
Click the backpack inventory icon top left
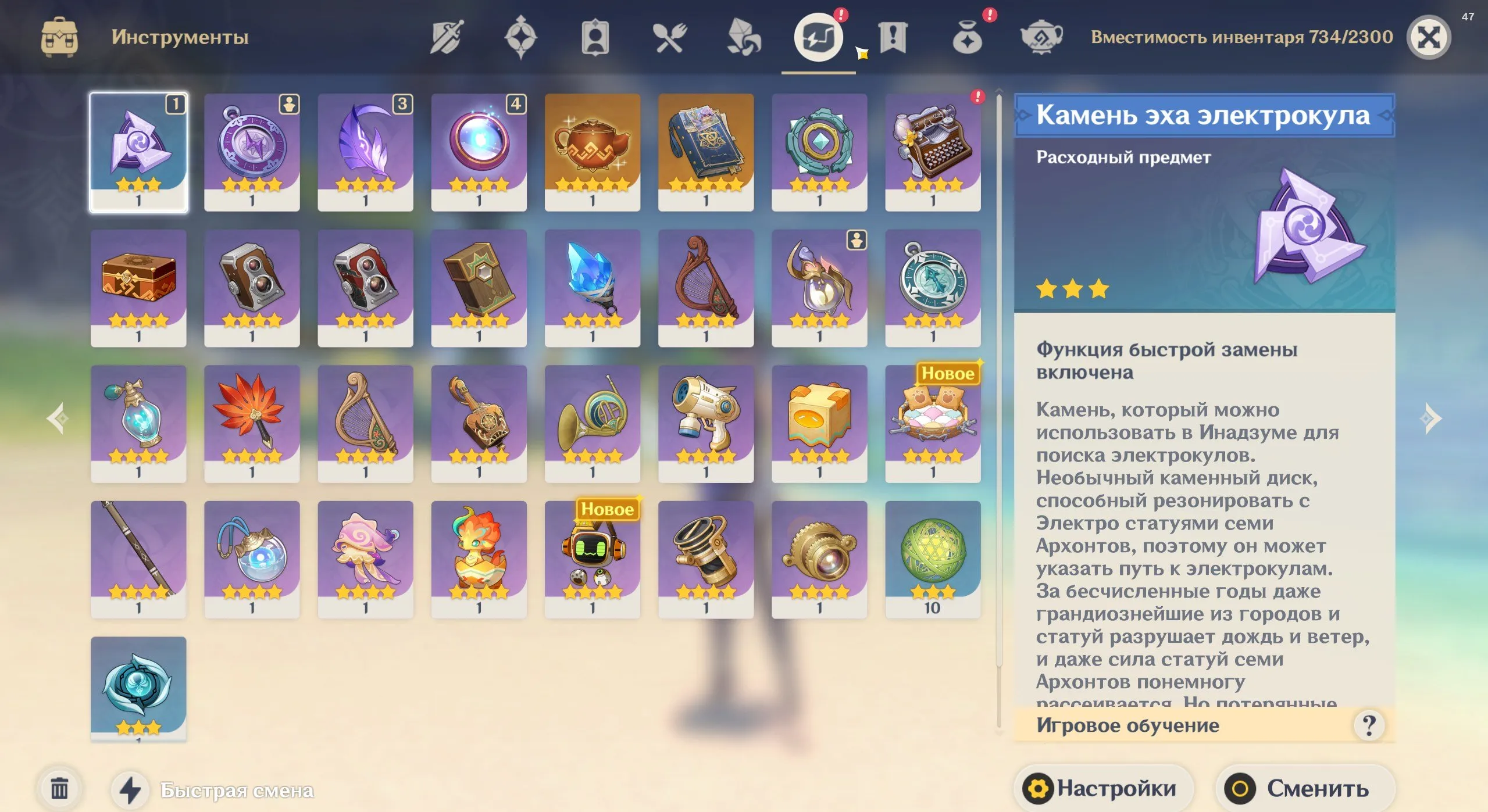(x=60, y=36)
